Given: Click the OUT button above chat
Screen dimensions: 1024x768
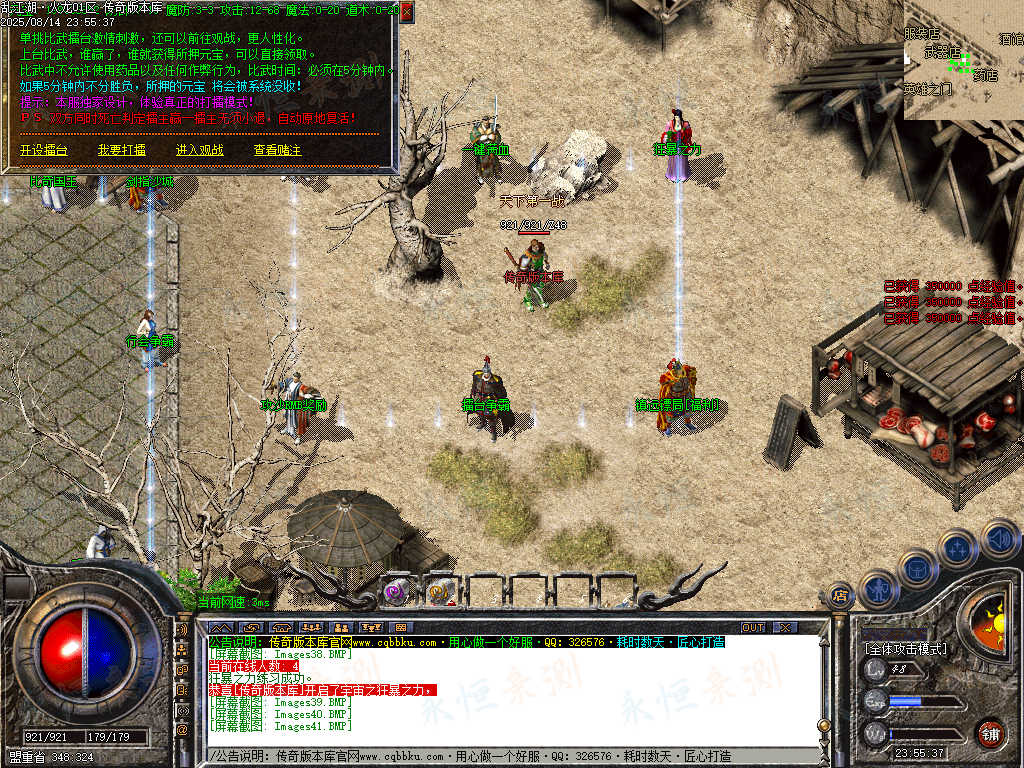Looking at the screenshot, I should pos(752,627).
